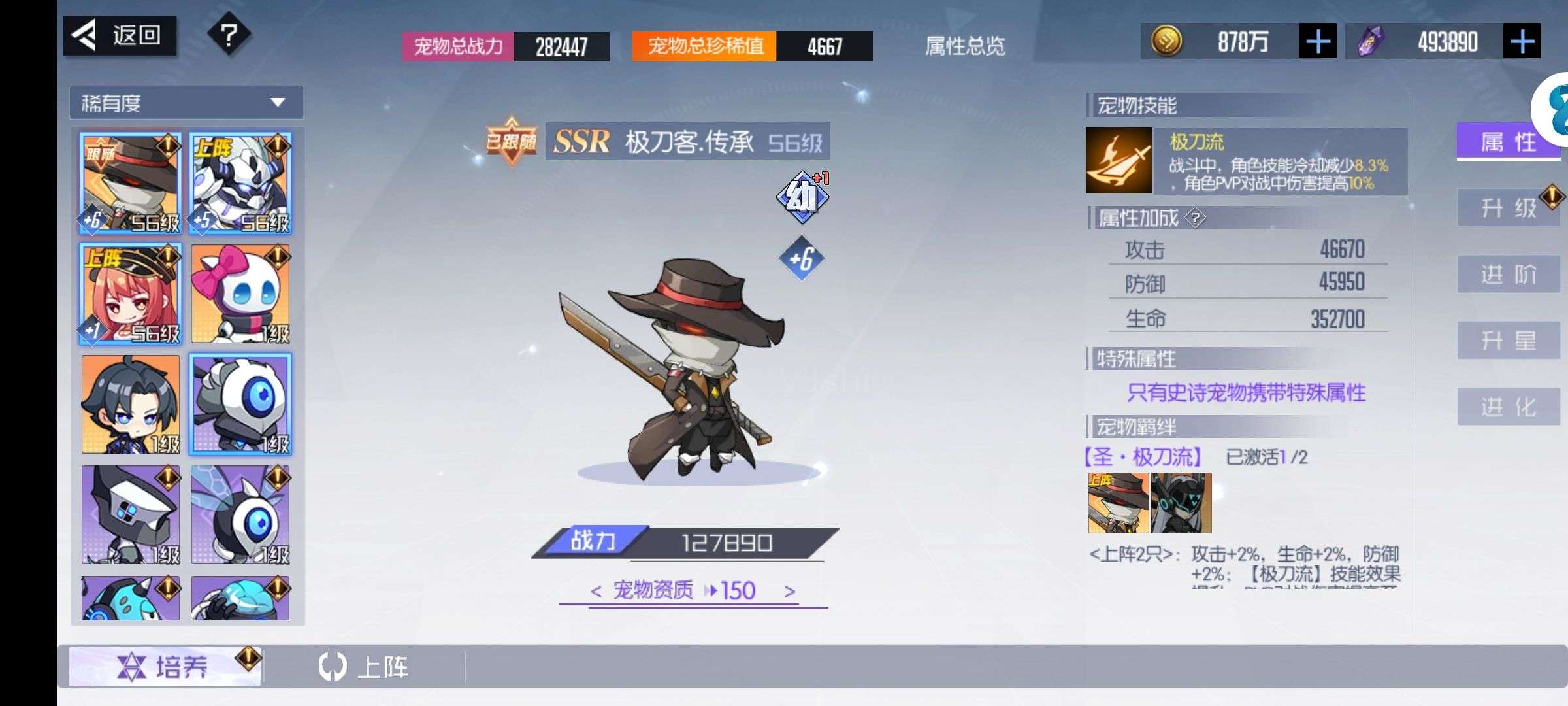Open the 进阶 advancement tab

click(x=1508, y=275)
